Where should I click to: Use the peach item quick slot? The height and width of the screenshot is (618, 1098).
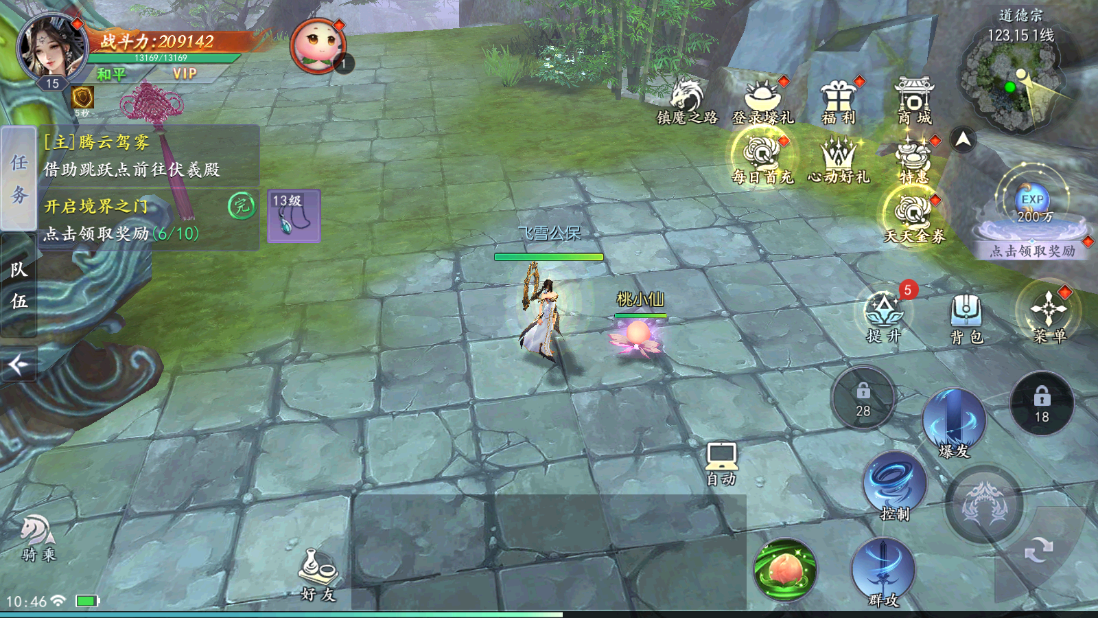(x=785, y=568)
